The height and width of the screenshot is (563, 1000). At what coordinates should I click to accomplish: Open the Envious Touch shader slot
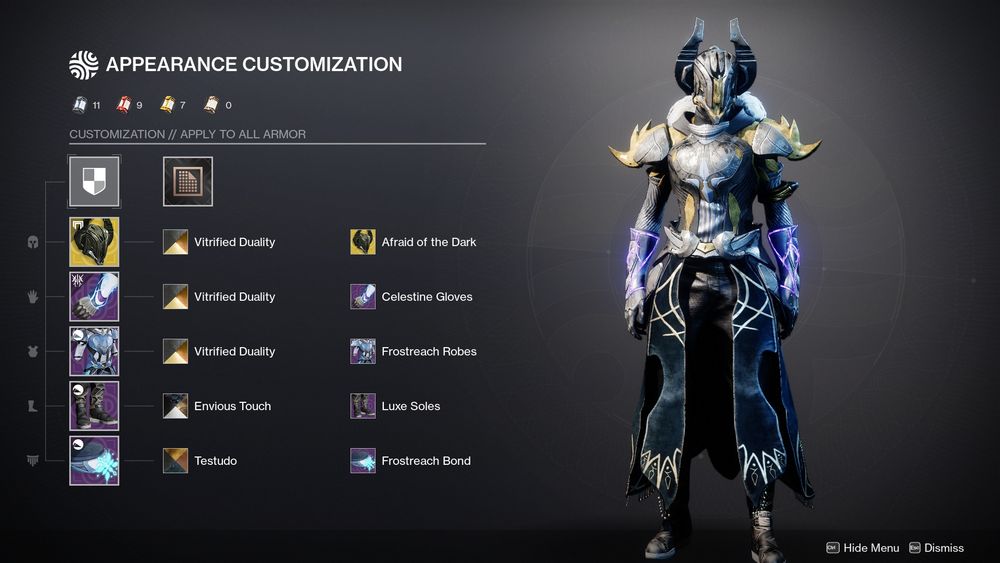(x=176, y=406)
